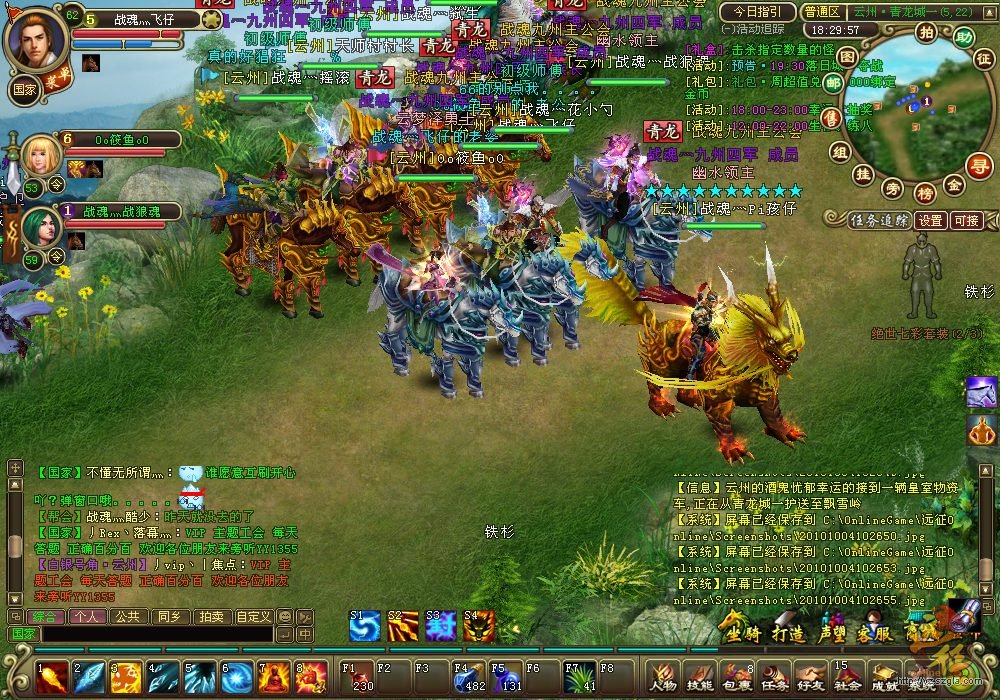Image resolution: width=1000 pixels, height=700 pixels.
Task: Use the S1 blue swirl skill
Action: pos(364,626)
